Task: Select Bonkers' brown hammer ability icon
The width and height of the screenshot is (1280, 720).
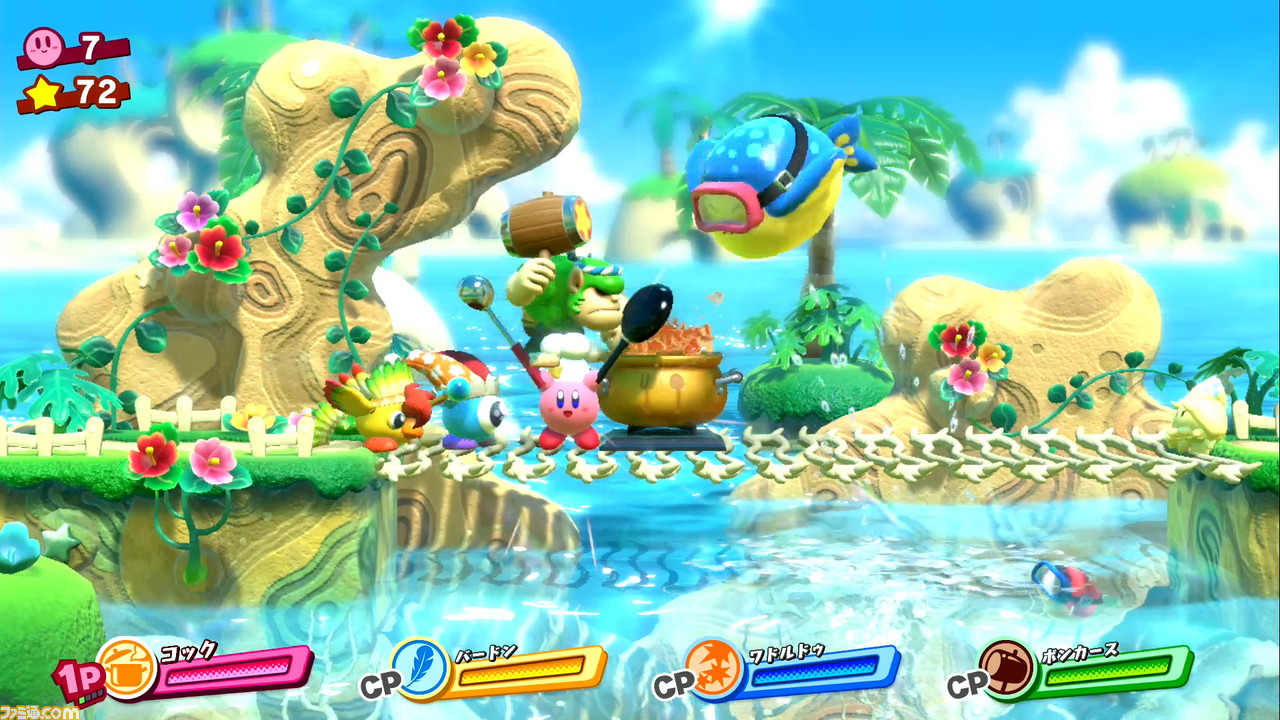Action: click(1007, 668)
